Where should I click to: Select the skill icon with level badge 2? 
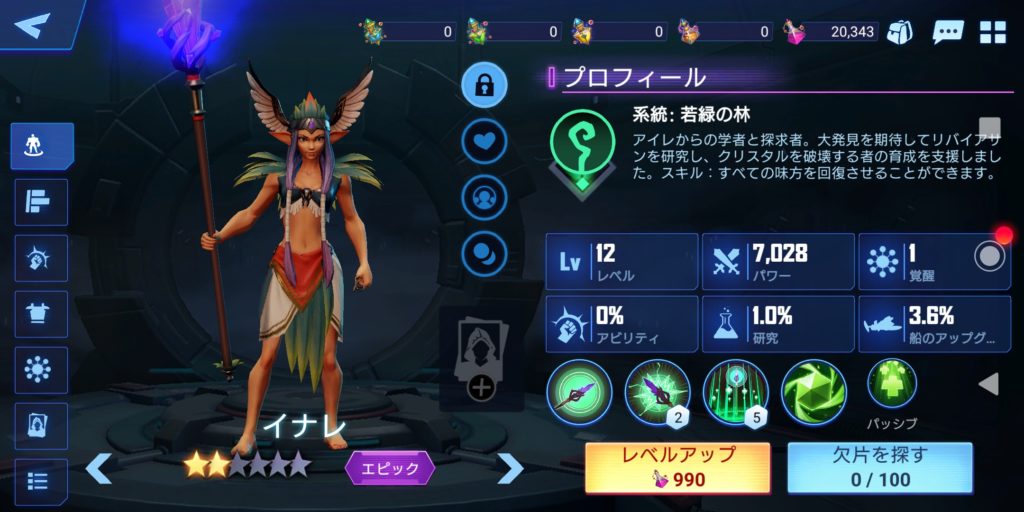(657, 391)
